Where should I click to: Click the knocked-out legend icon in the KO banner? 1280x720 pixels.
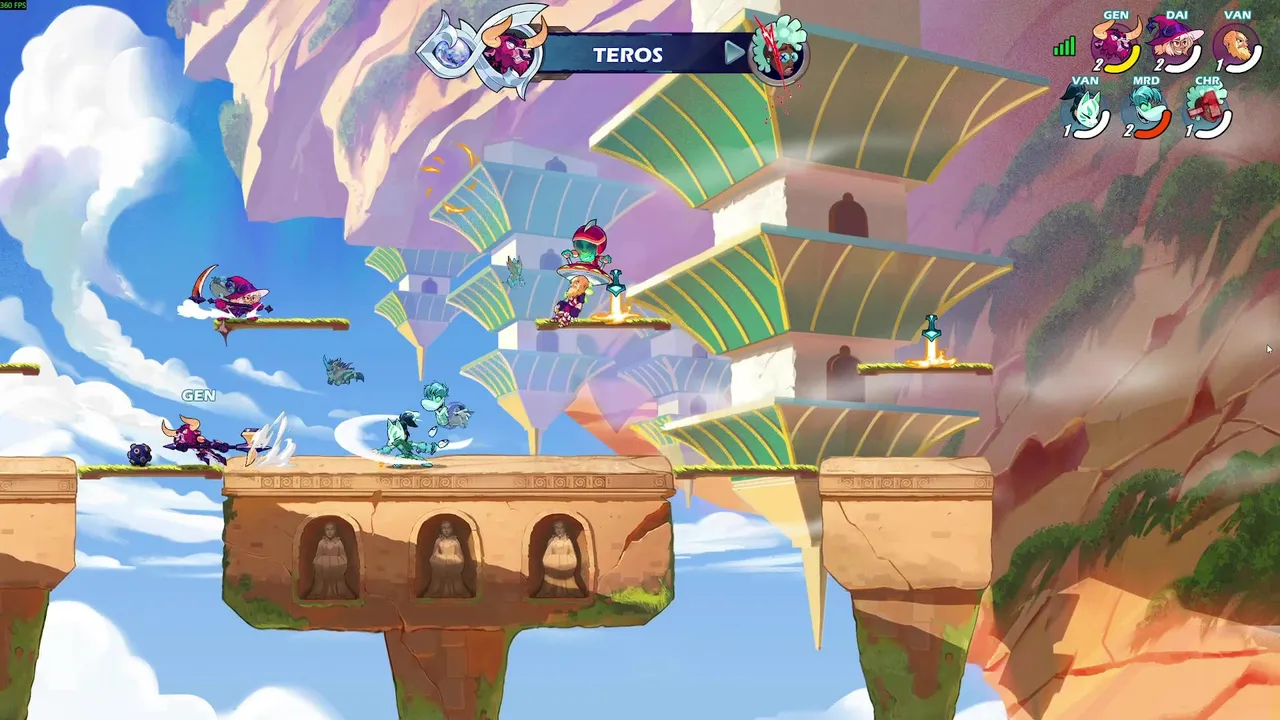point(778,50)
